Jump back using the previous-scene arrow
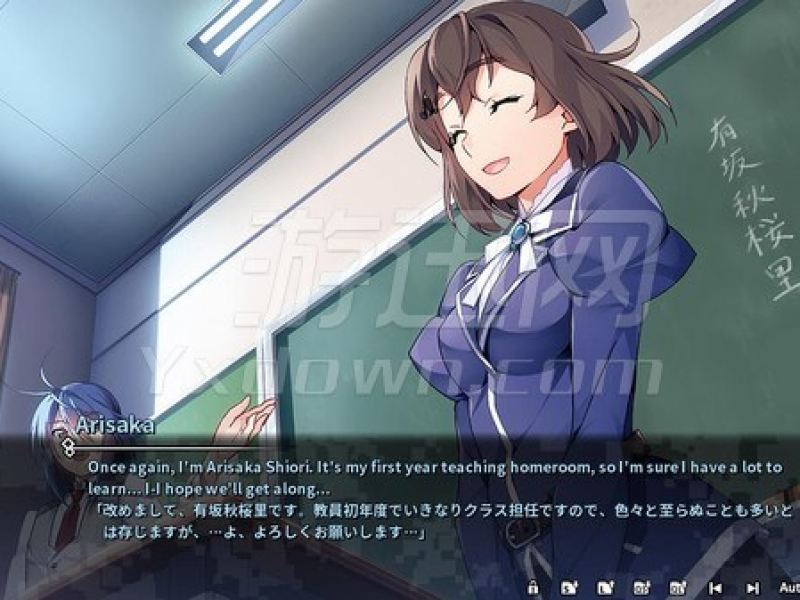Screen dimensions: 800x600 pyautogui.click(x=714, y=587)
